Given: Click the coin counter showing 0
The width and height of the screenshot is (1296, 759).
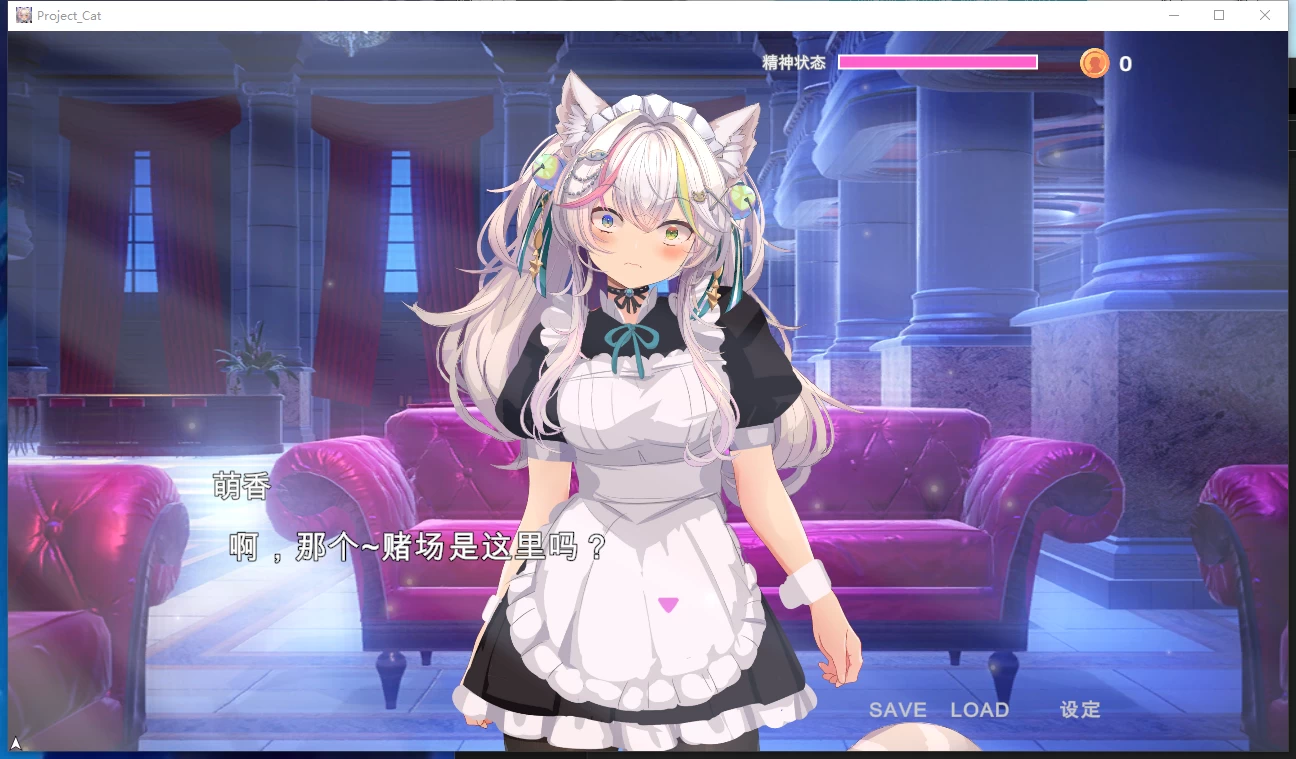Looking at the screenshot, I should click(1124, 64).
